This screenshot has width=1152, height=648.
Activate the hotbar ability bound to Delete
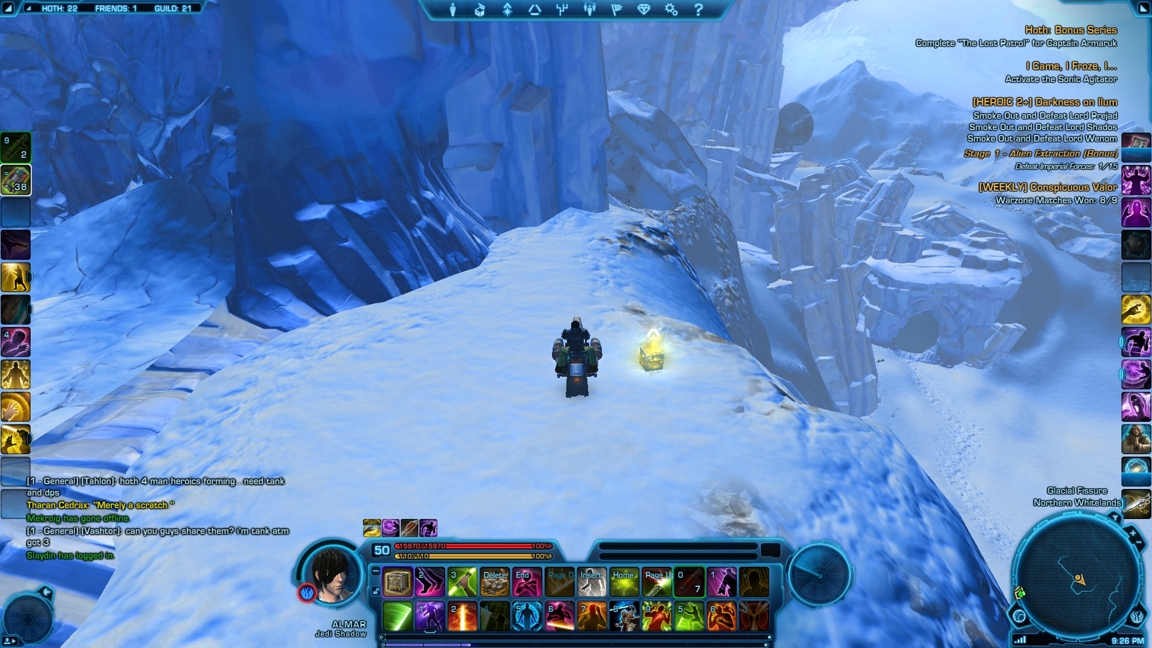pyautogui.click(x=495, y=582)
